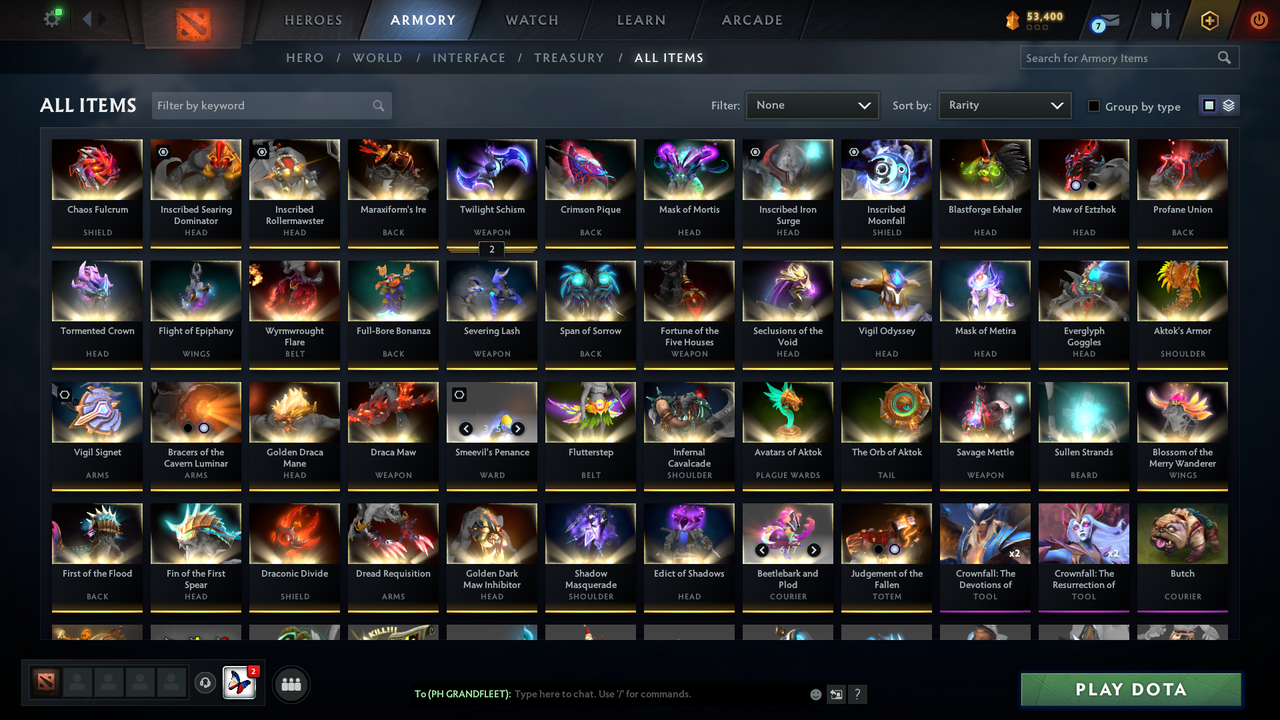Screen dimensions: 1280x720
Task: Toggle the stacked layers view mode
Action: point(1227,104)
